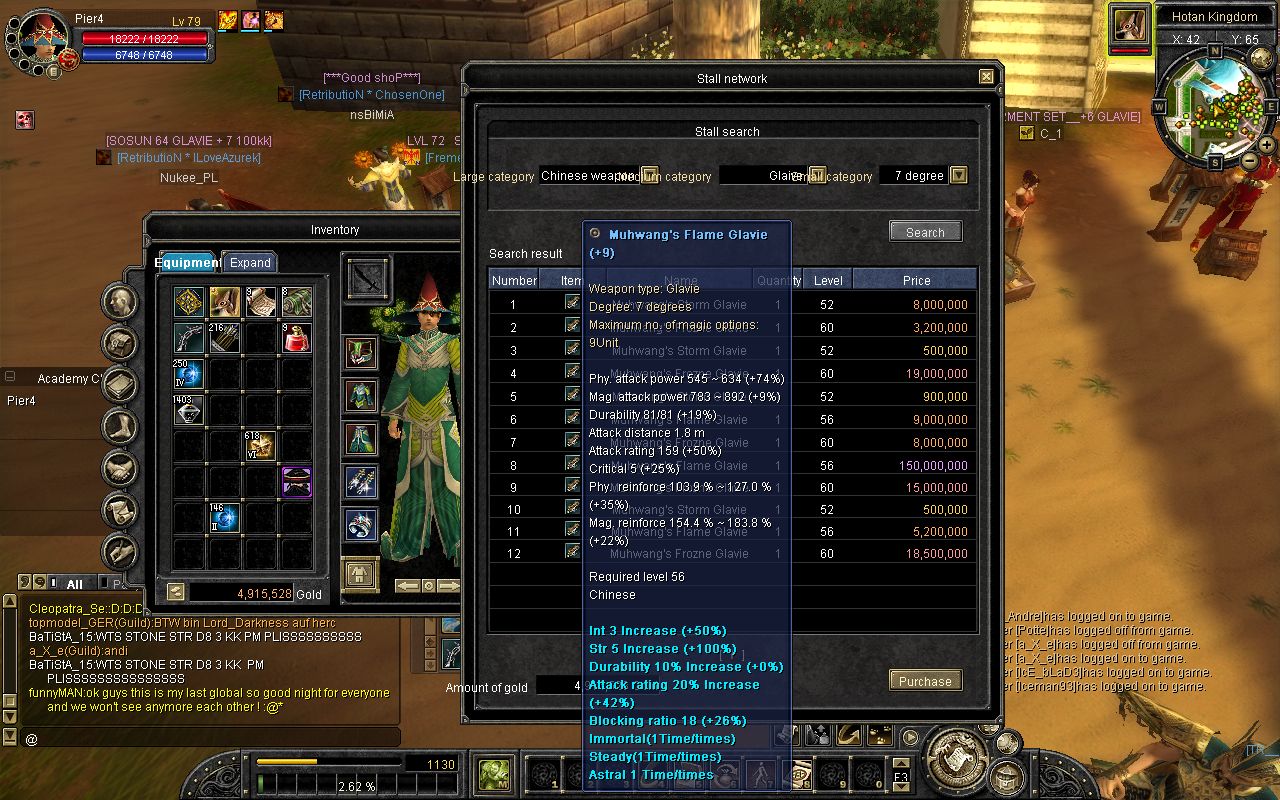Open the world map globe icon
Image resolution: width=1280 pixels, height=800 pixels.
[1259, 60]
